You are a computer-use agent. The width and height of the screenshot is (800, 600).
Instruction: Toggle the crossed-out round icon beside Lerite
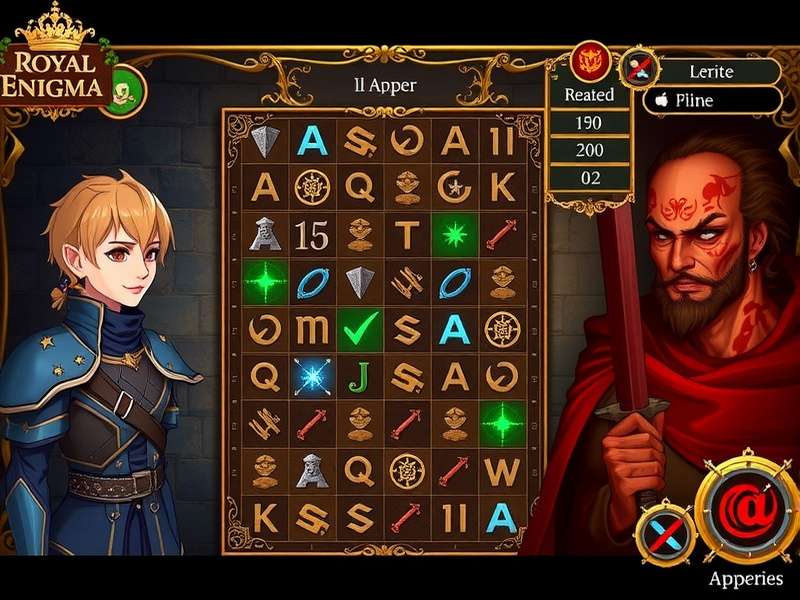639,70
